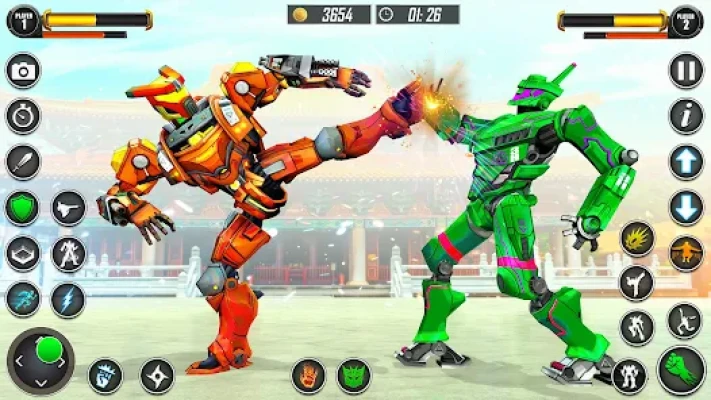Select the sword weapon icon
The height and width of the screenshot is (400, 711).
[23, 161]
